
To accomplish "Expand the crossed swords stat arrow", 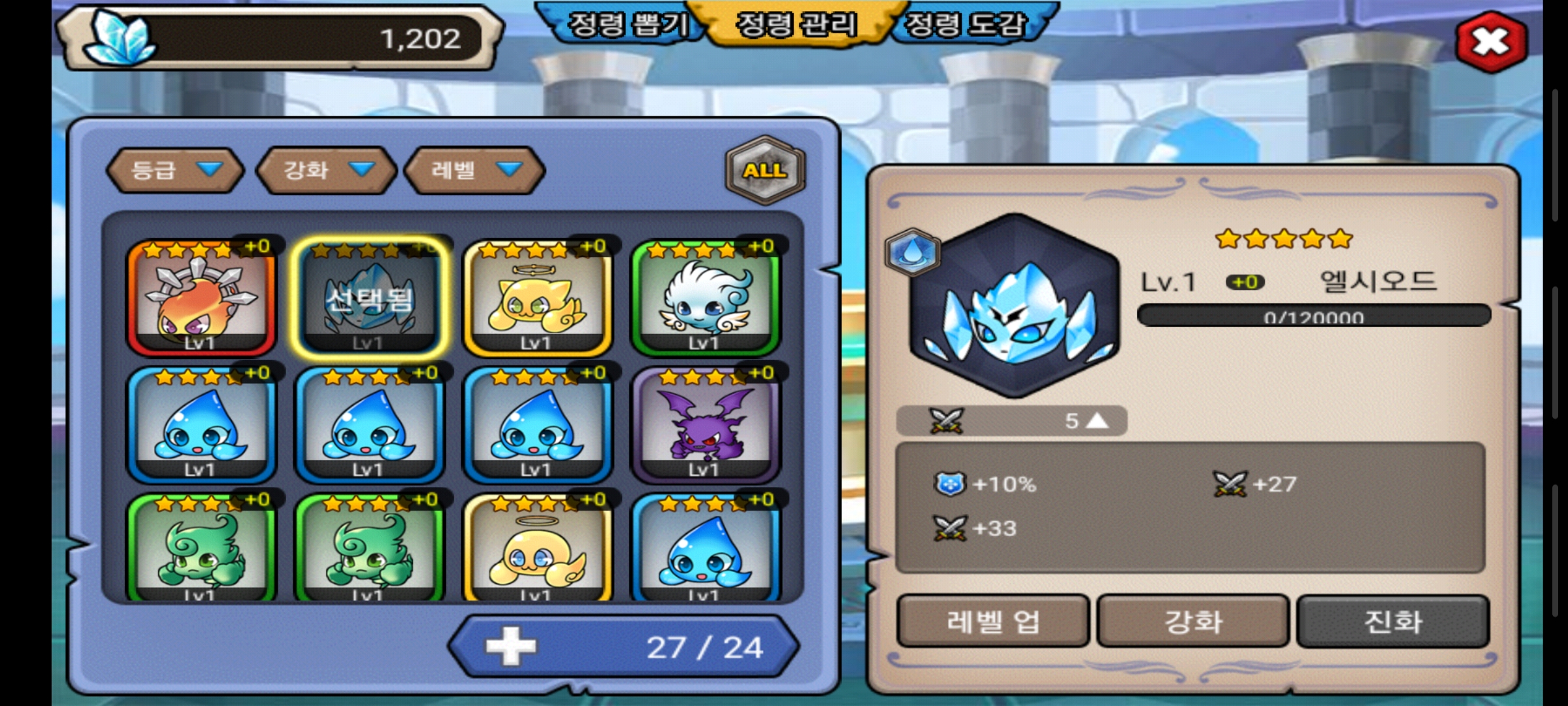I will (1098, 421).
